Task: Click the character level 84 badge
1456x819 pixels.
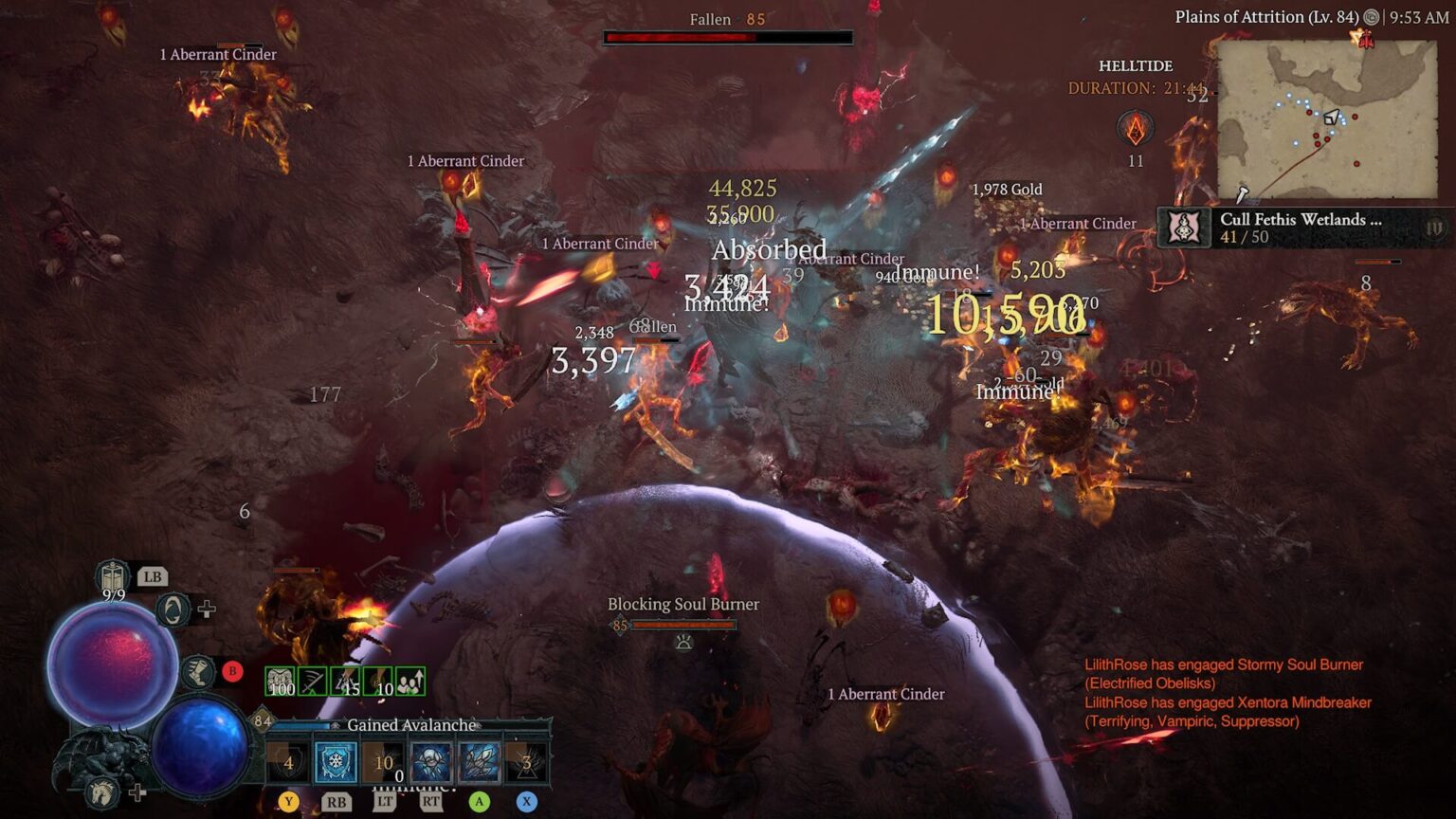Action: pos(263,720)
